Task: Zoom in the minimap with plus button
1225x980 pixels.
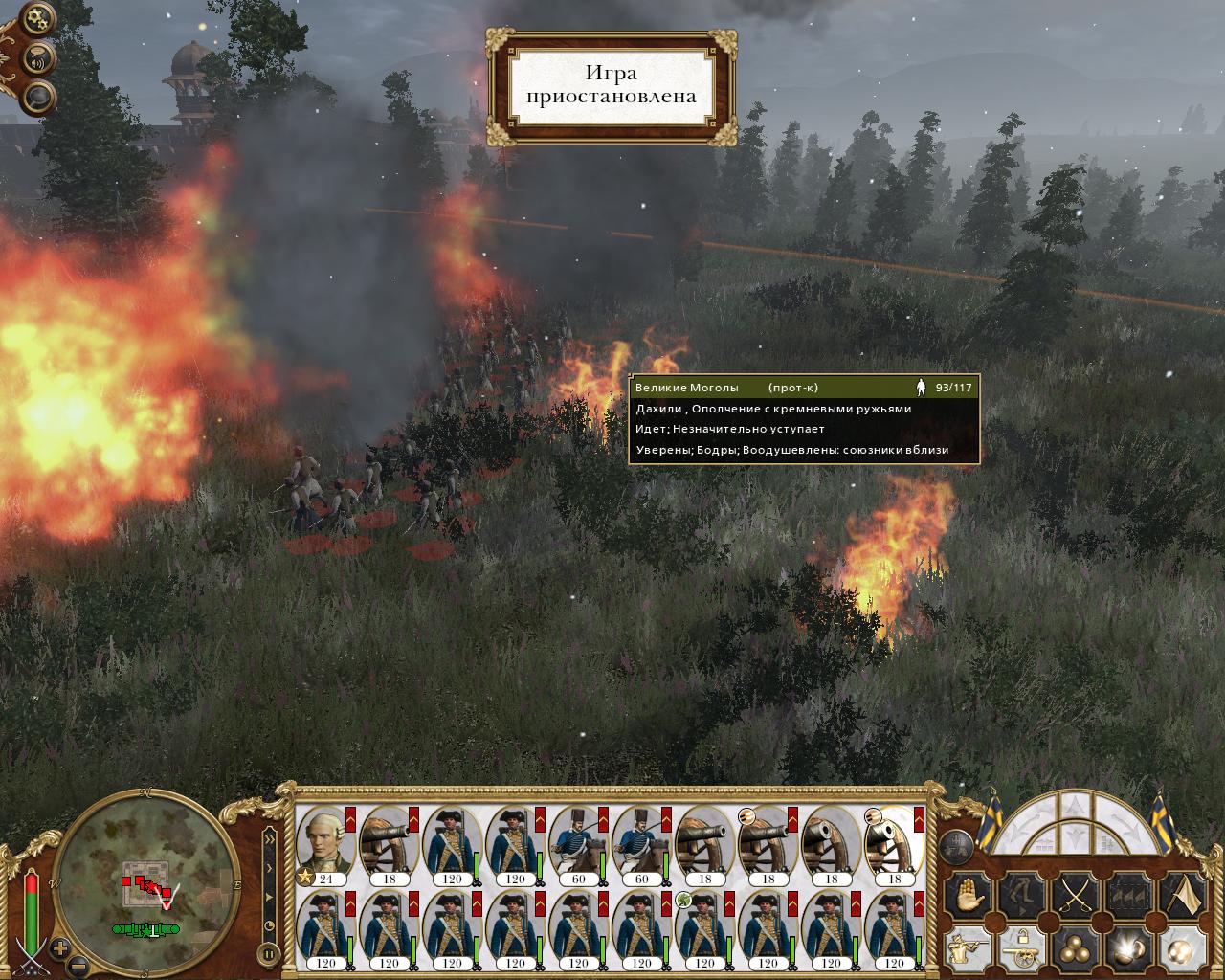Action: [x=59, y=948]
